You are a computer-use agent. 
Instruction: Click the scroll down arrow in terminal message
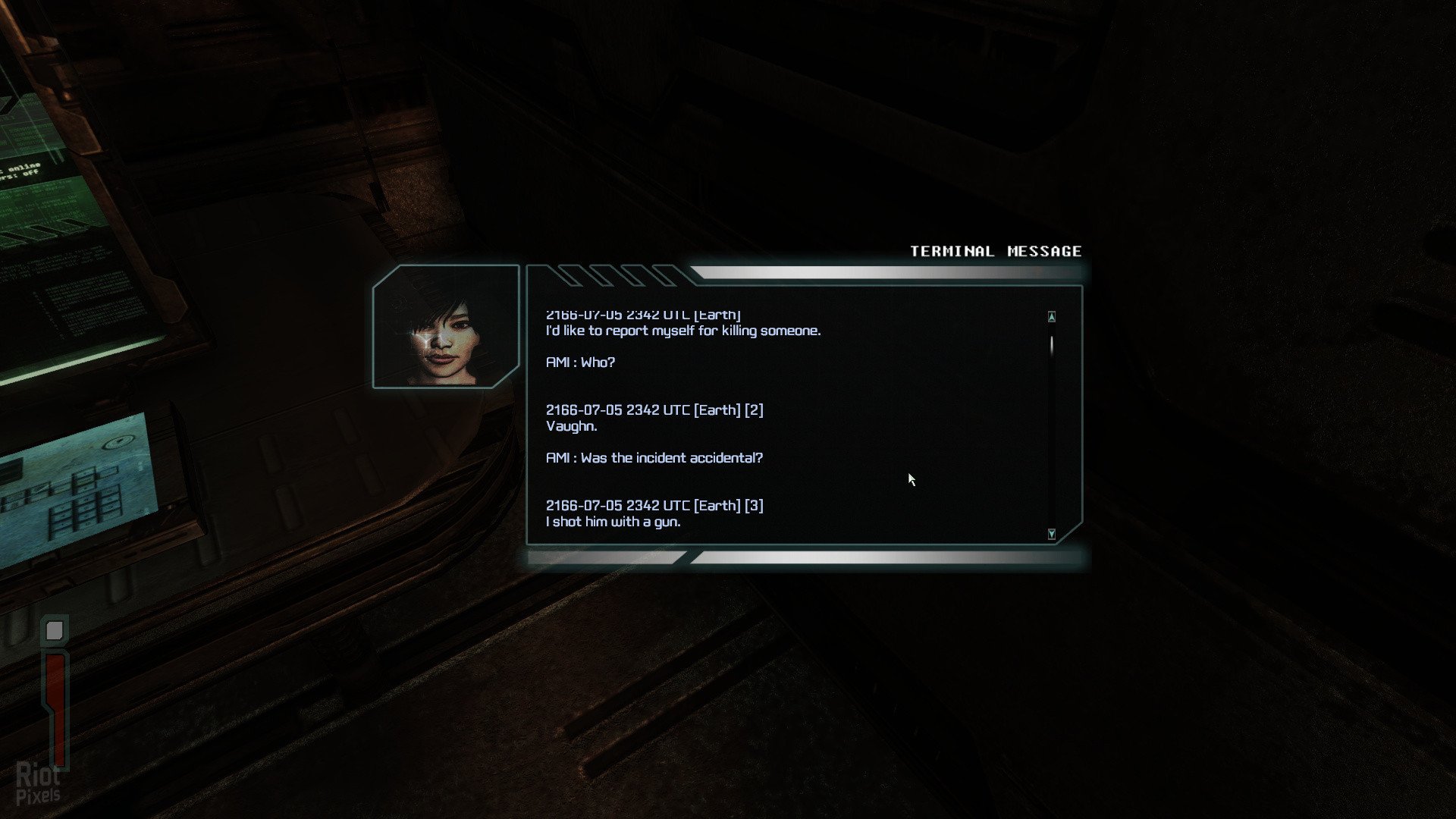[1051, 534]
